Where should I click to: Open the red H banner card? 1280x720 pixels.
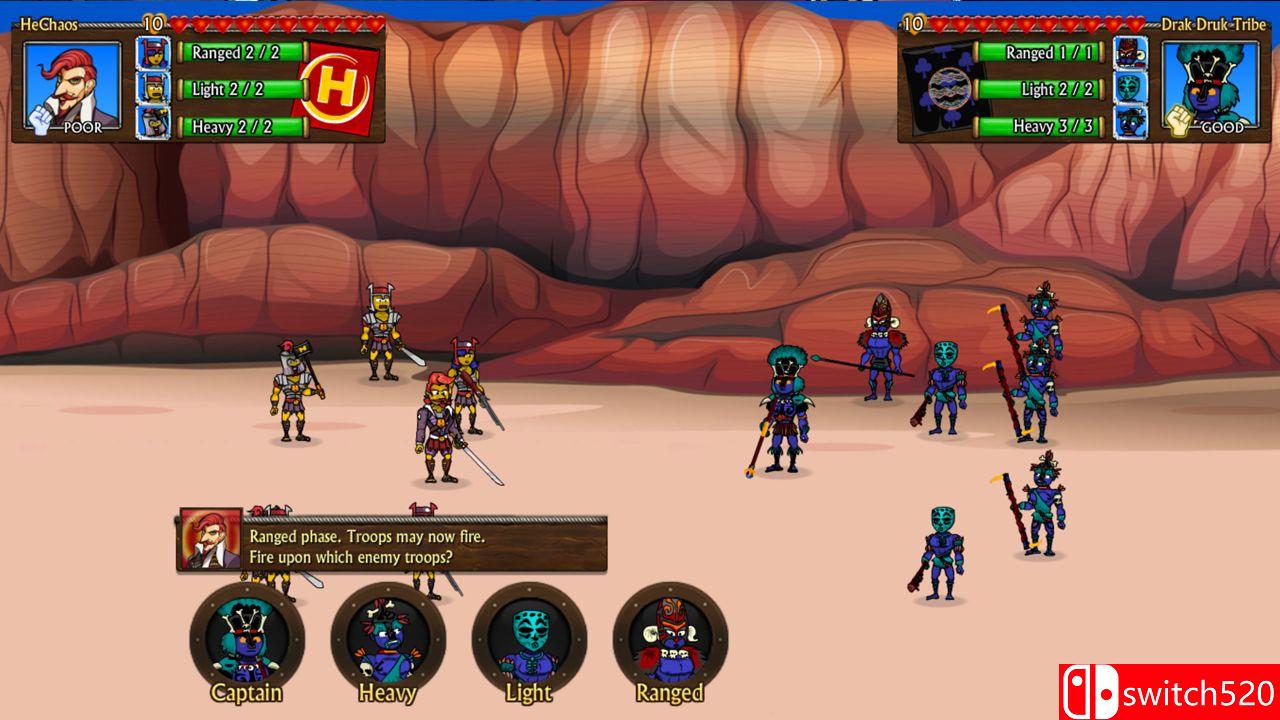[x=338, y=88]
